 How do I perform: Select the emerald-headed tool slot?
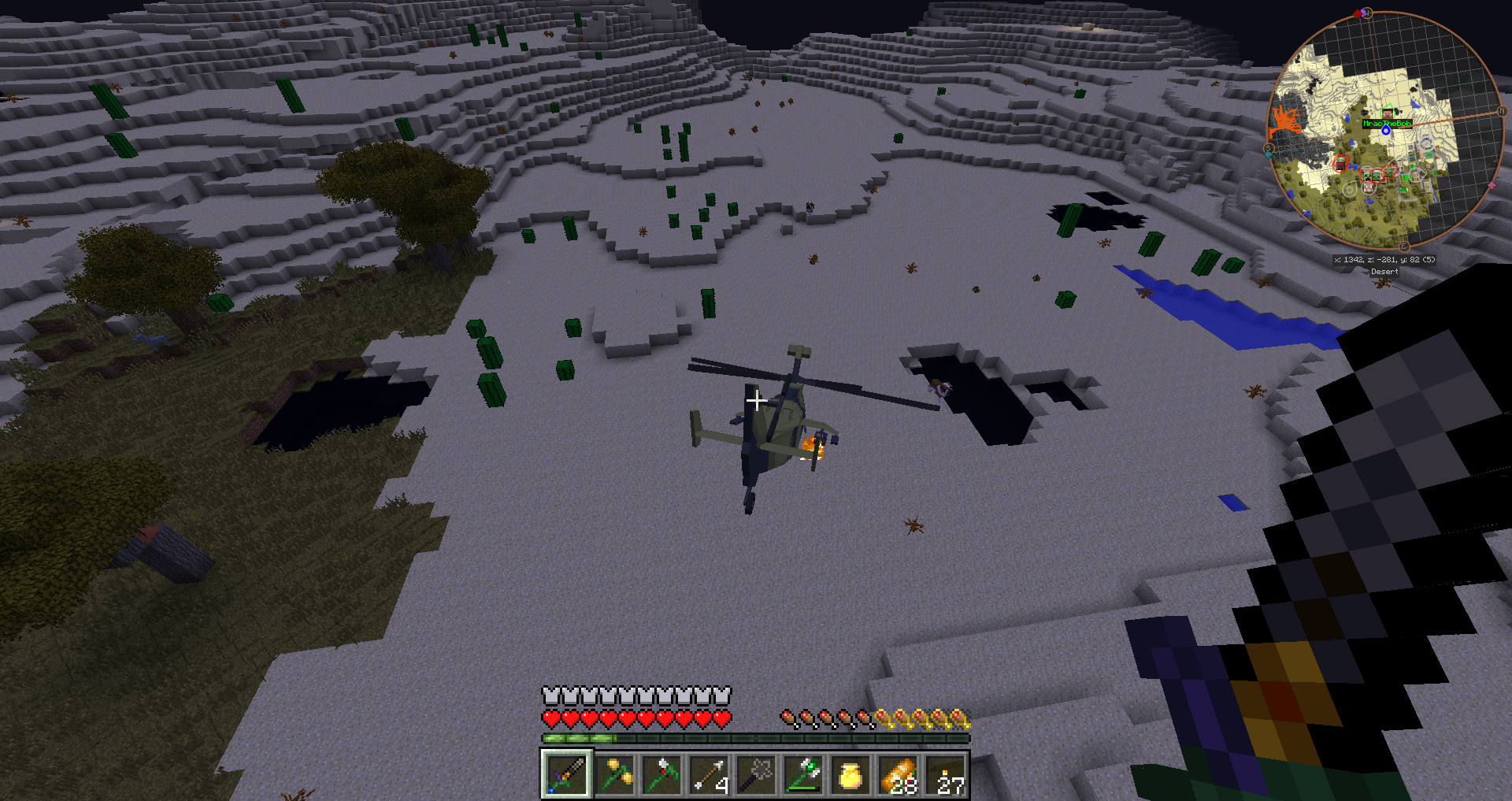tap(803, 775)
